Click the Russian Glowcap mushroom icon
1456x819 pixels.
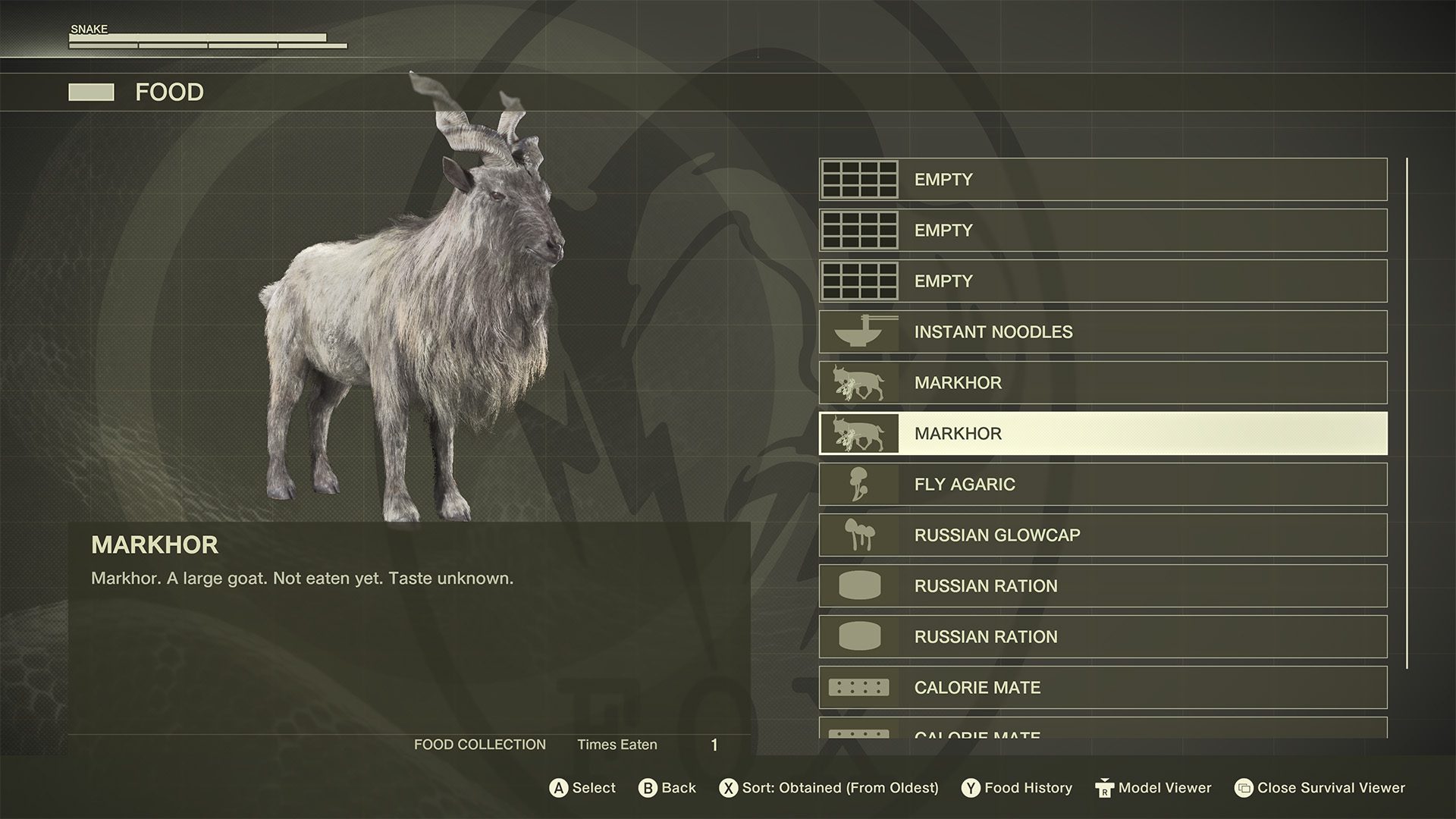(x=859, y=535)
